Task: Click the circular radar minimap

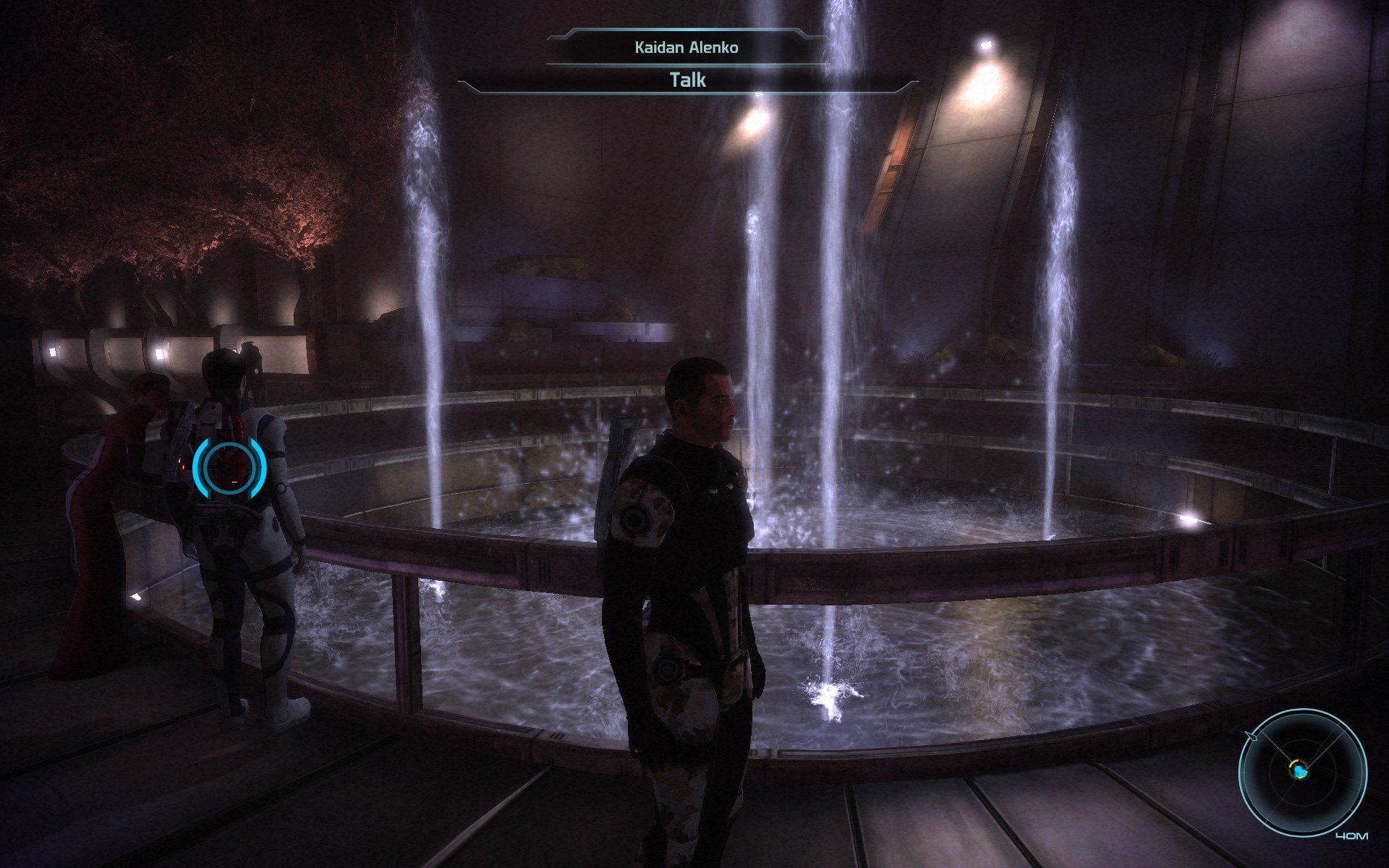Action: (1302, 772)
